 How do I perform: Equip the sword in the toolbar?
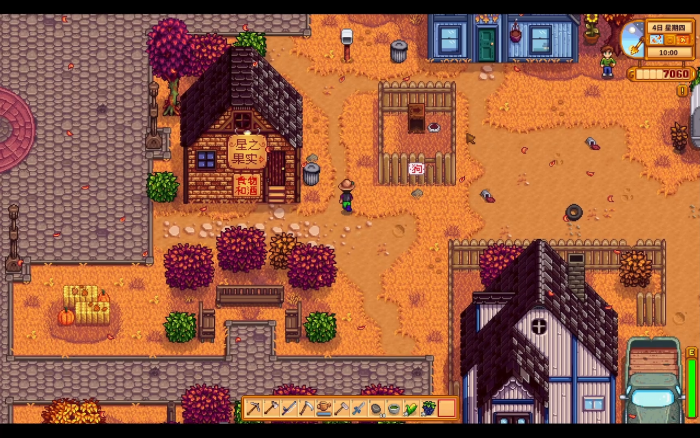coord(359,408)
